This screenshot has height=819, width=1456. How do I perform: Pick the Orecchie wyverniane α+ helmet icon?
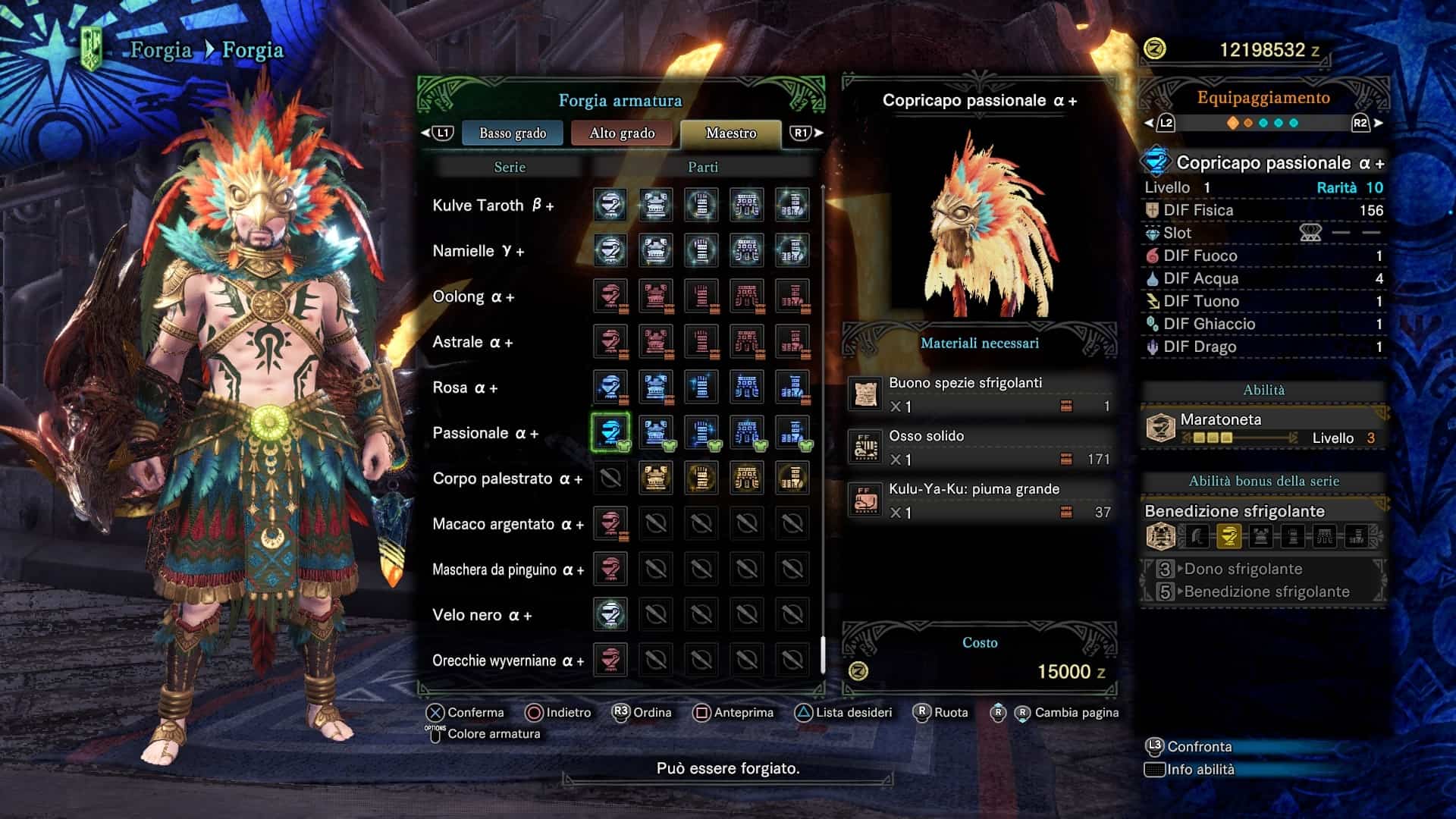pos(610,660)
